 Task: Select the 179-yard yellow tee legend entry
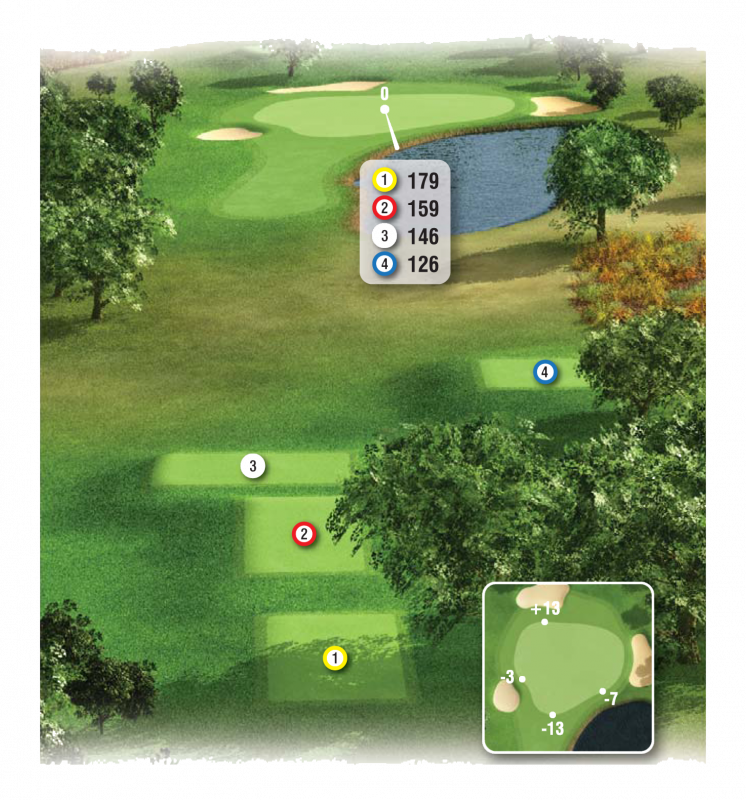(404, 181)
